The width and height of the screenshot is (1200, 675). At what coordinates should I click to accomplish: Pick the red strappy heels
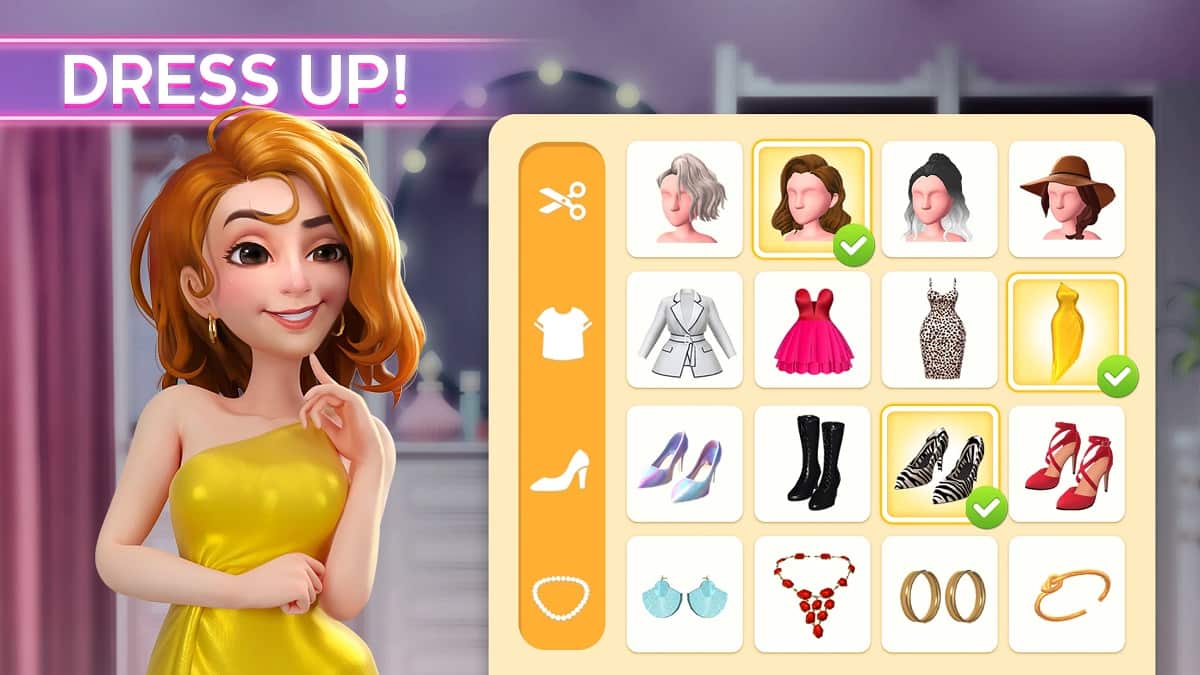[1066, 464]
